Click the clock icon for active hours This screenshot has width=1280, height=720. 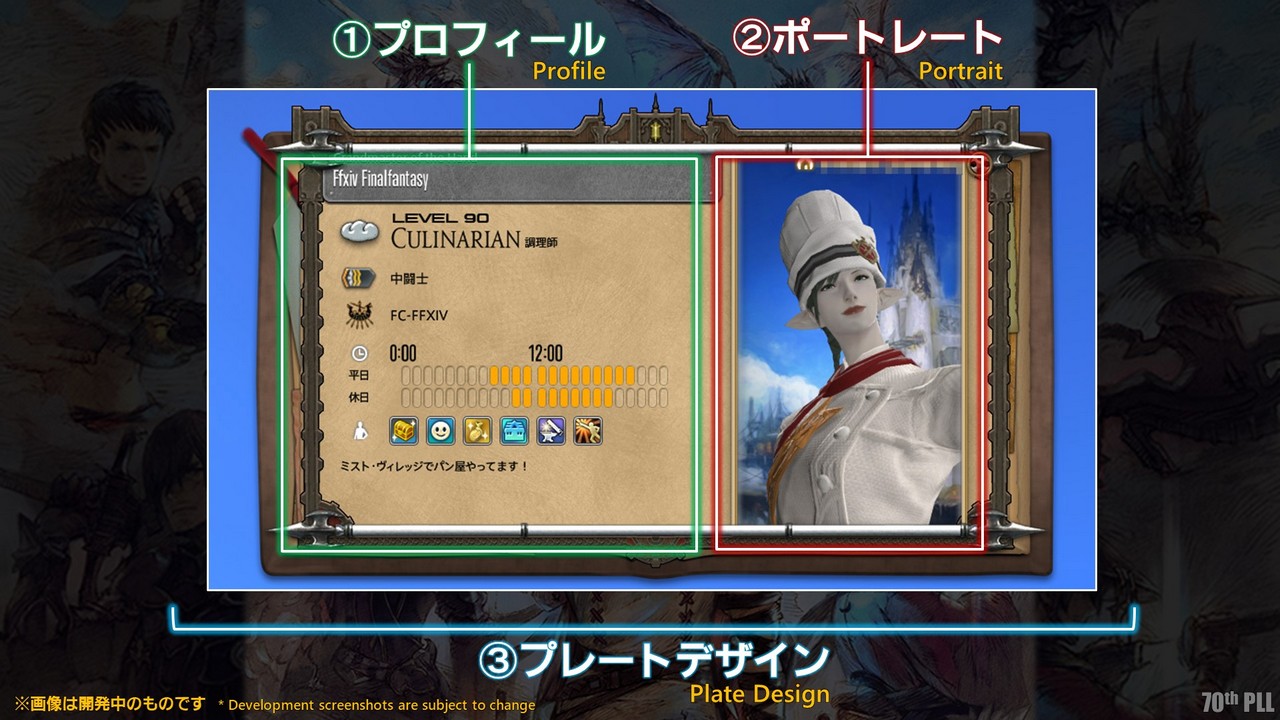pyautogui.click(x=360, y=353)
